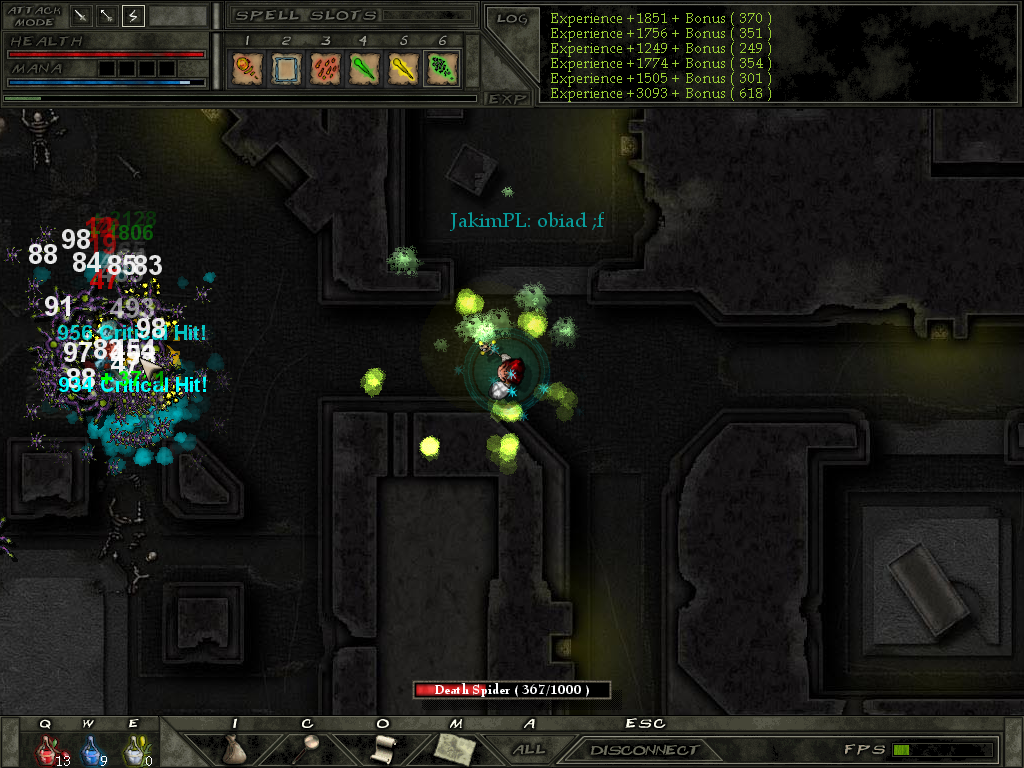
Task: Switch to the arrow ranged attack mode
Action: point(106,16)
